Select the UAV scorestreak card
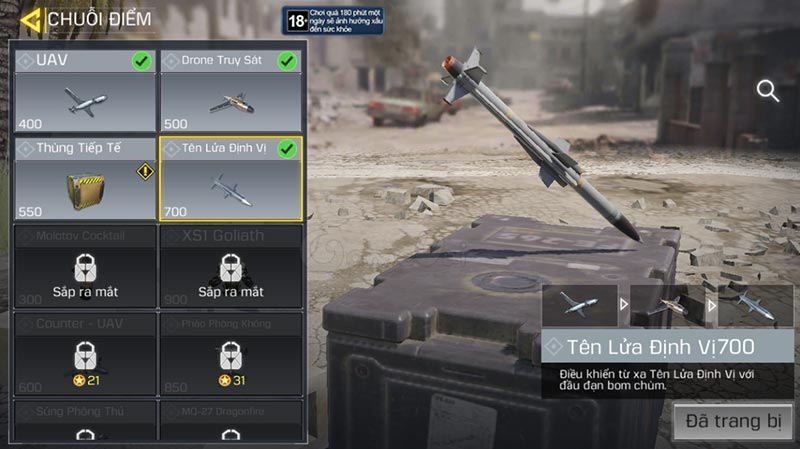The height and width of the screenshot is (449, 800). coord(85,91)
